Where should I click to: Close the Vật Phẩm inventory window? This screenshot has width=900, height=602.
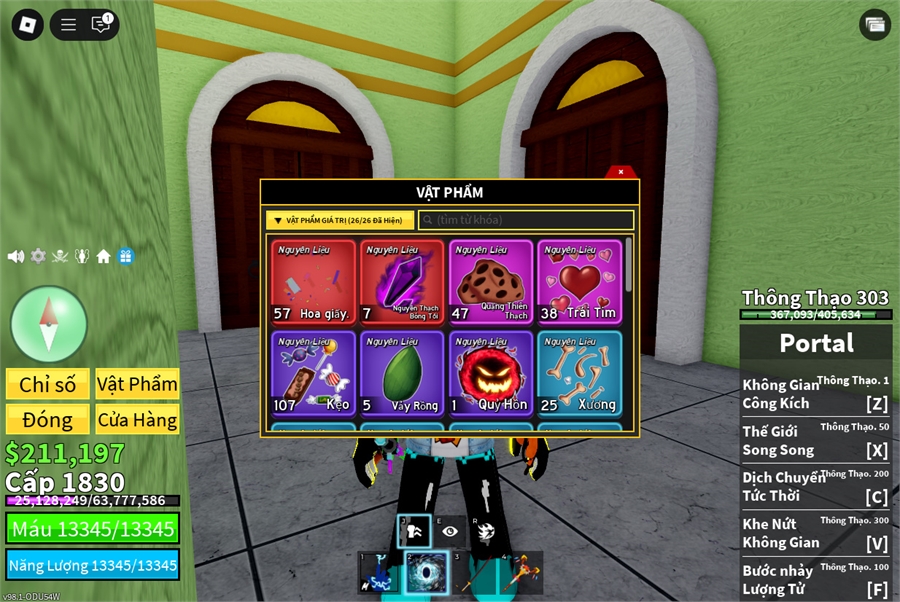coord(621,172)
